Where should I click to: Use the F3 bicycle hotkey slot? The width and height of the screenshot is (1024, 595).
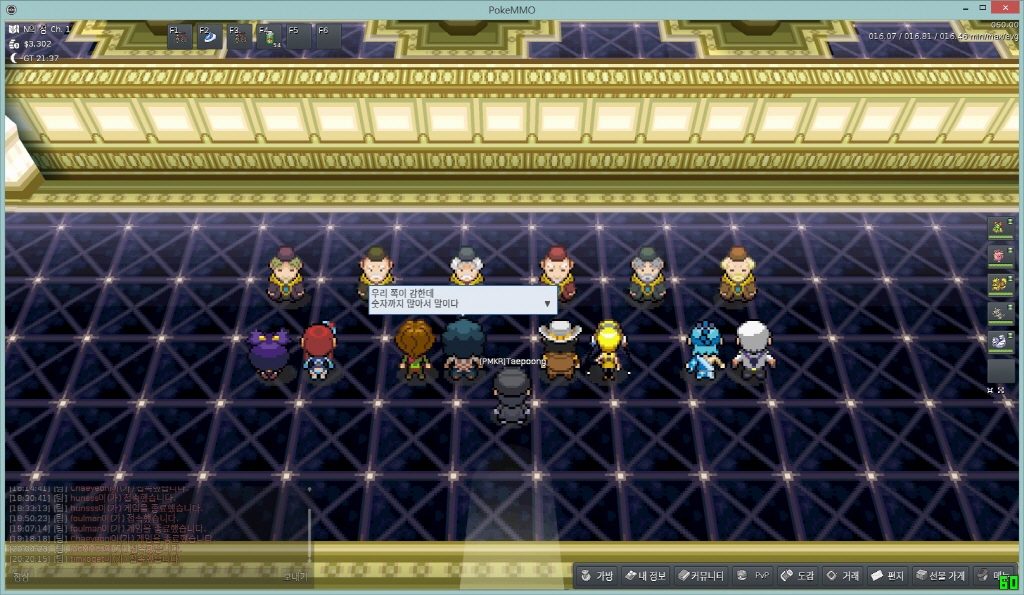tap(240, 37)
